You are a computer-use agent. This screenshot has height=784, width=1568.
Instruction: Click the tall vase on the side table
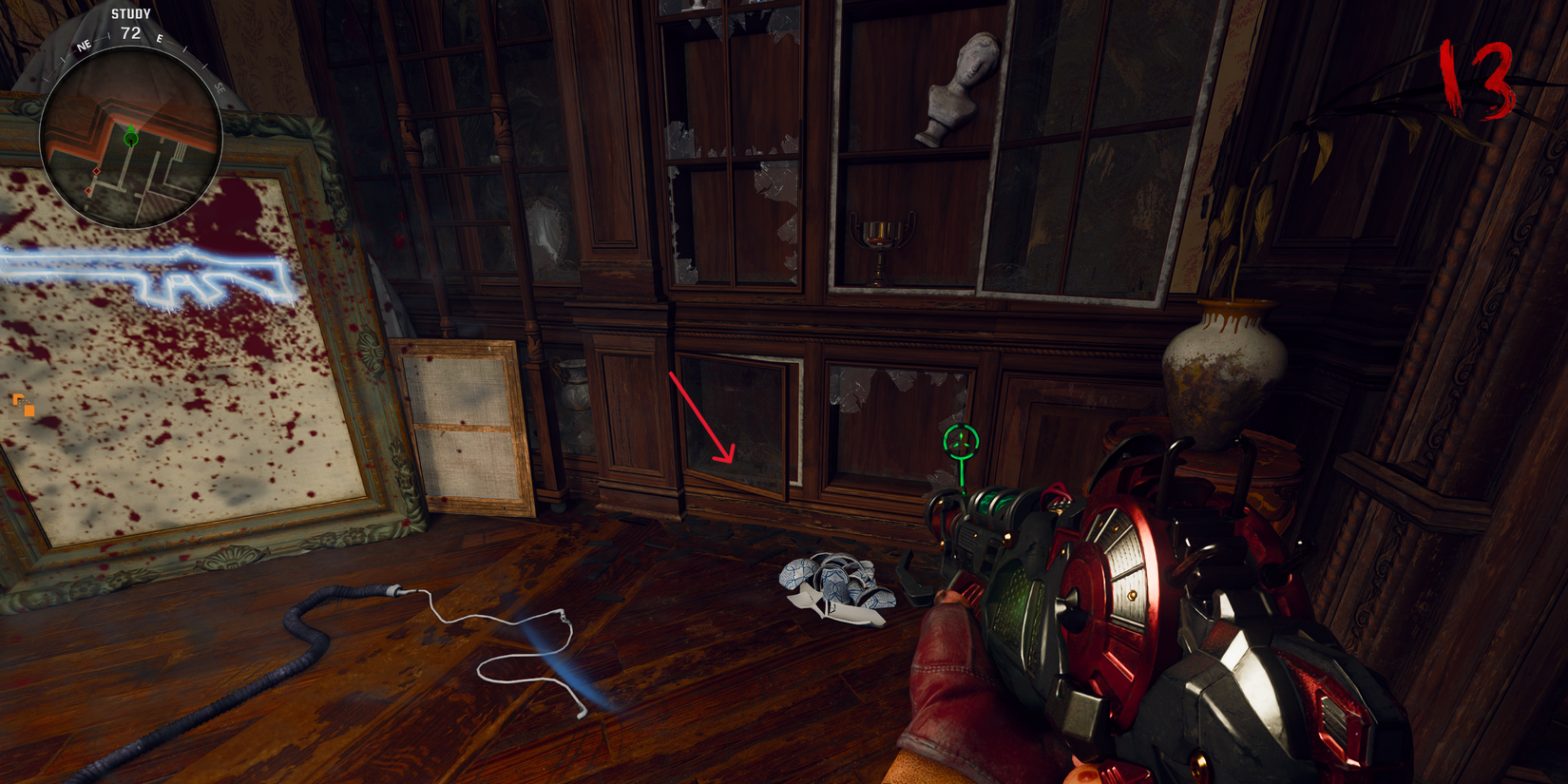pyautogui.click(x=1221, y=371)
